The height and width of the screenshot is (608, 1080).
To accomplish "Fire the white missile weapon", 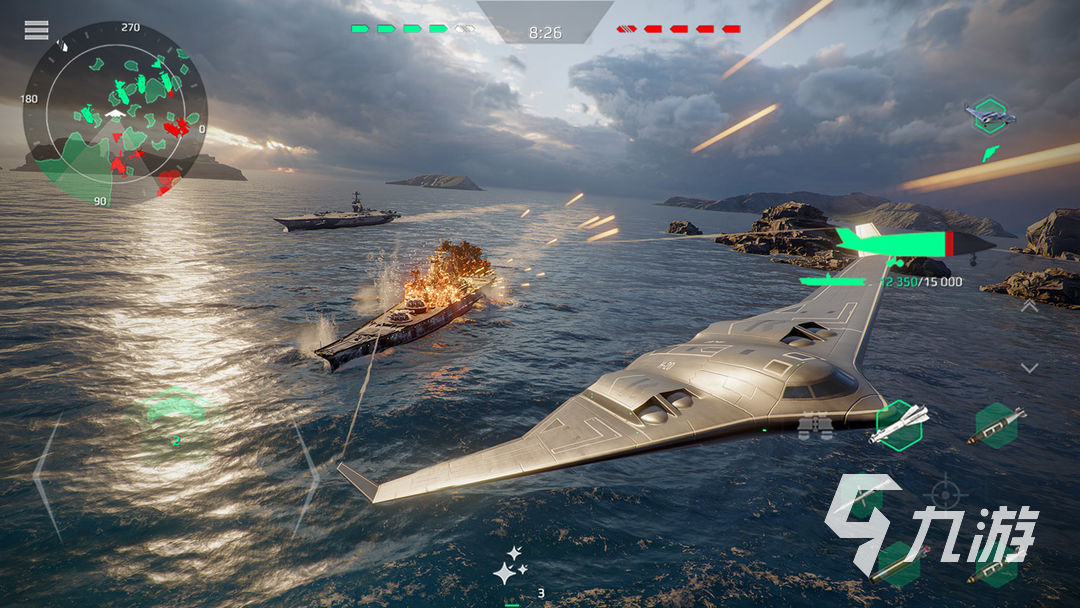I will pyautogui.click(x=898, y=424).
